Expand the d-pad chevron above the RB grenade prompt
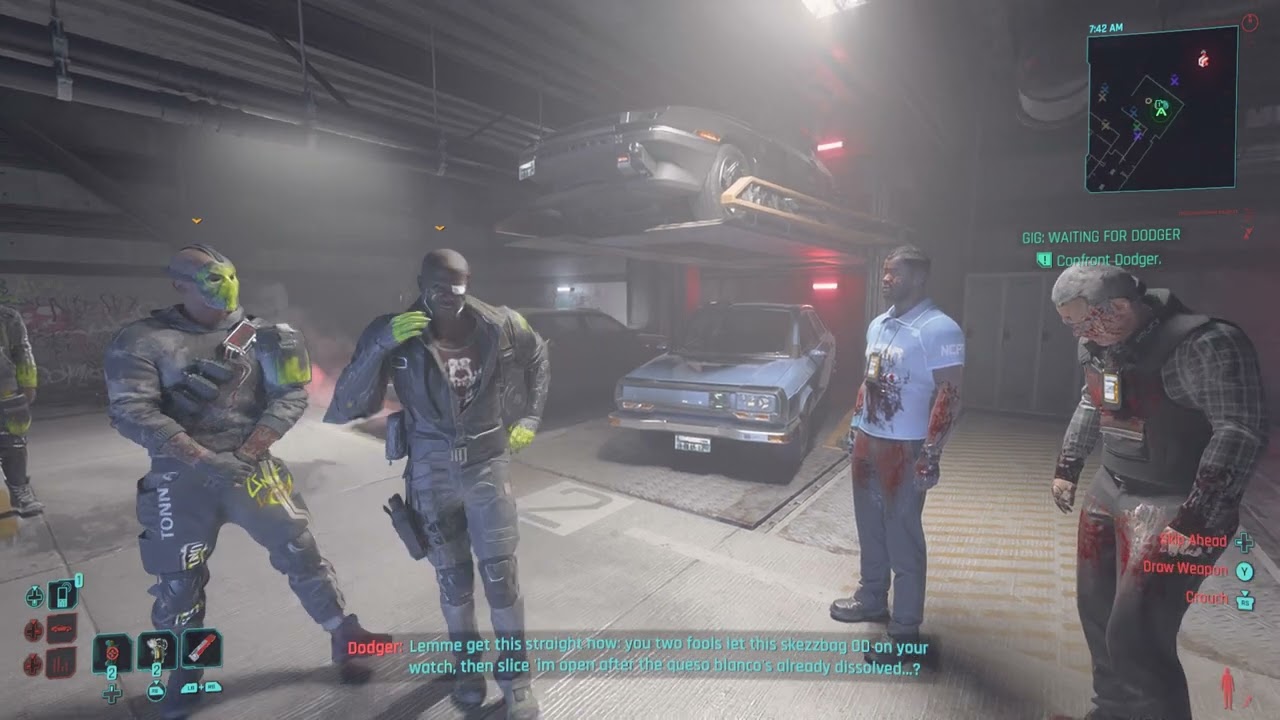This screenshot has height=720, width=1280. point(156,682)
